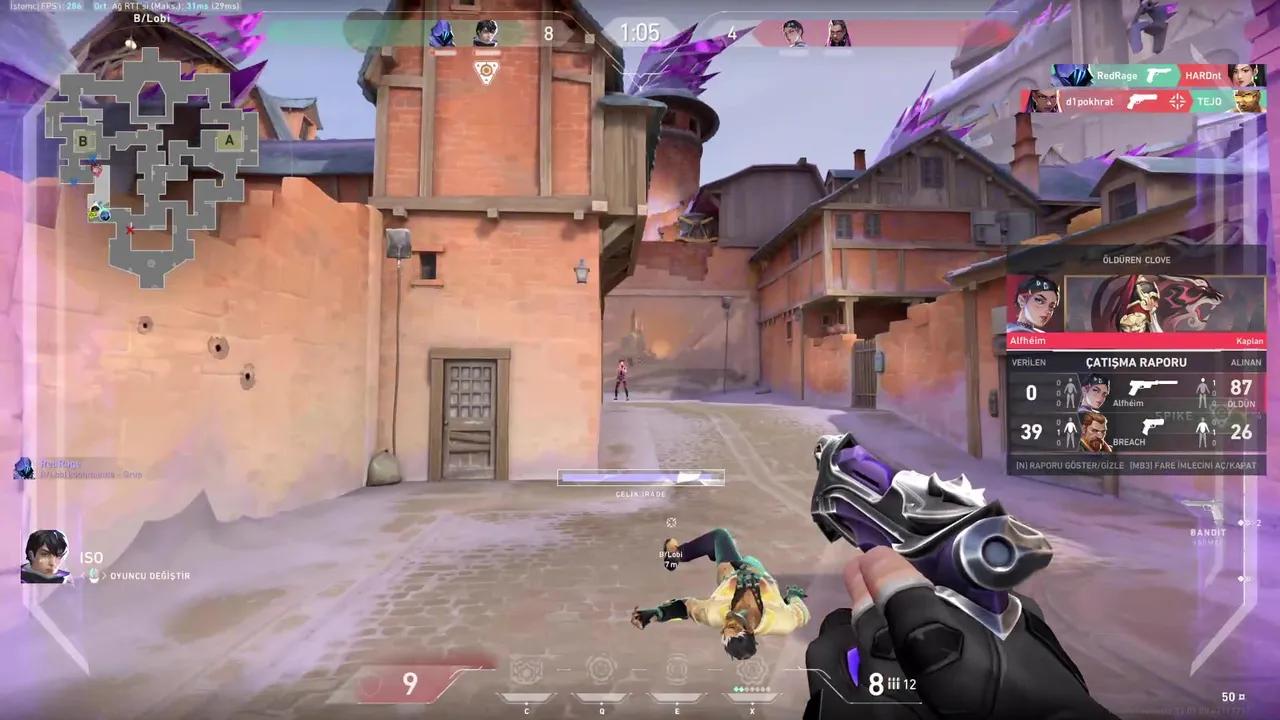Select Iso's portrait in the top team bar
The height and width of the screenshot is (720, 1280).
point(486,33)
